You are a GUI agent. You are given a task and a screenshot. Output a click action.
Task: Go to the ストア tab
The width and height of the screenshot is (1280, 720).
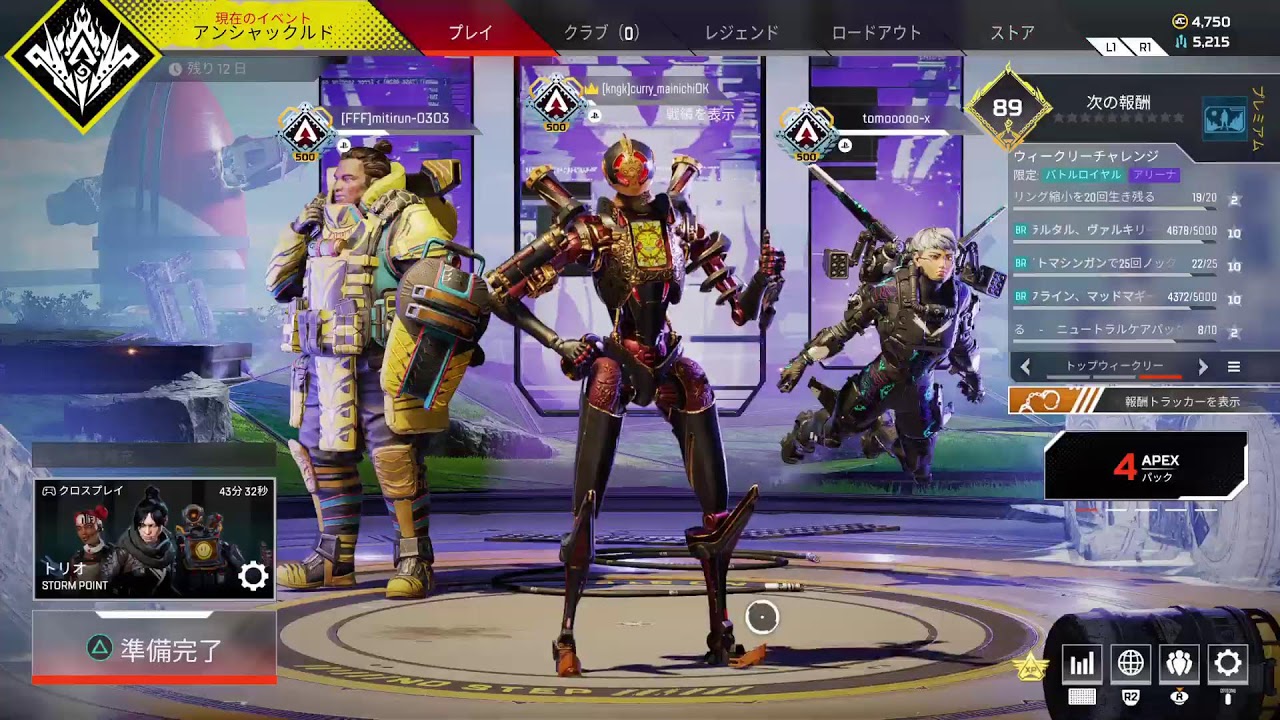1012,32
